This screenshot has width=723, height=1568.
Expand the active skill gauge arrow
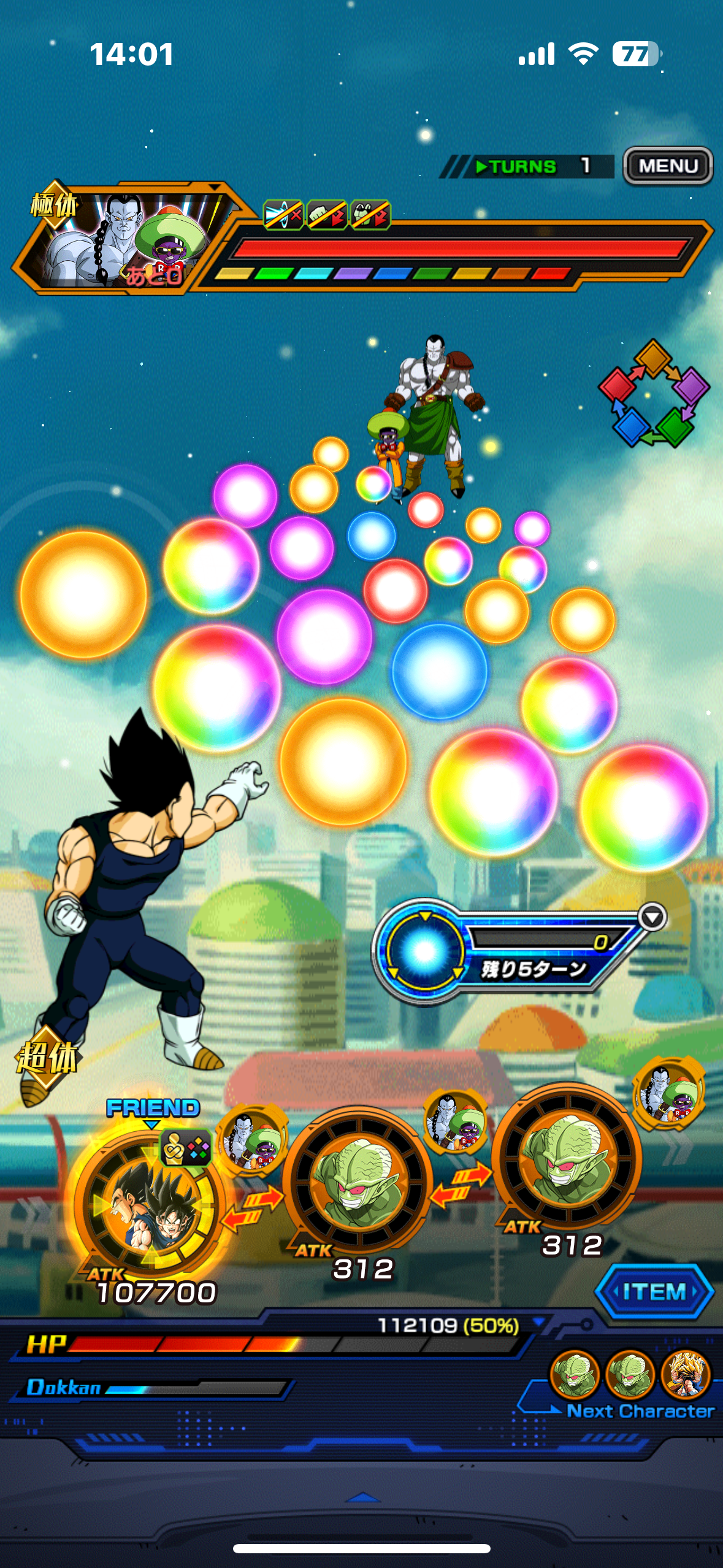[x=652, y=918]
